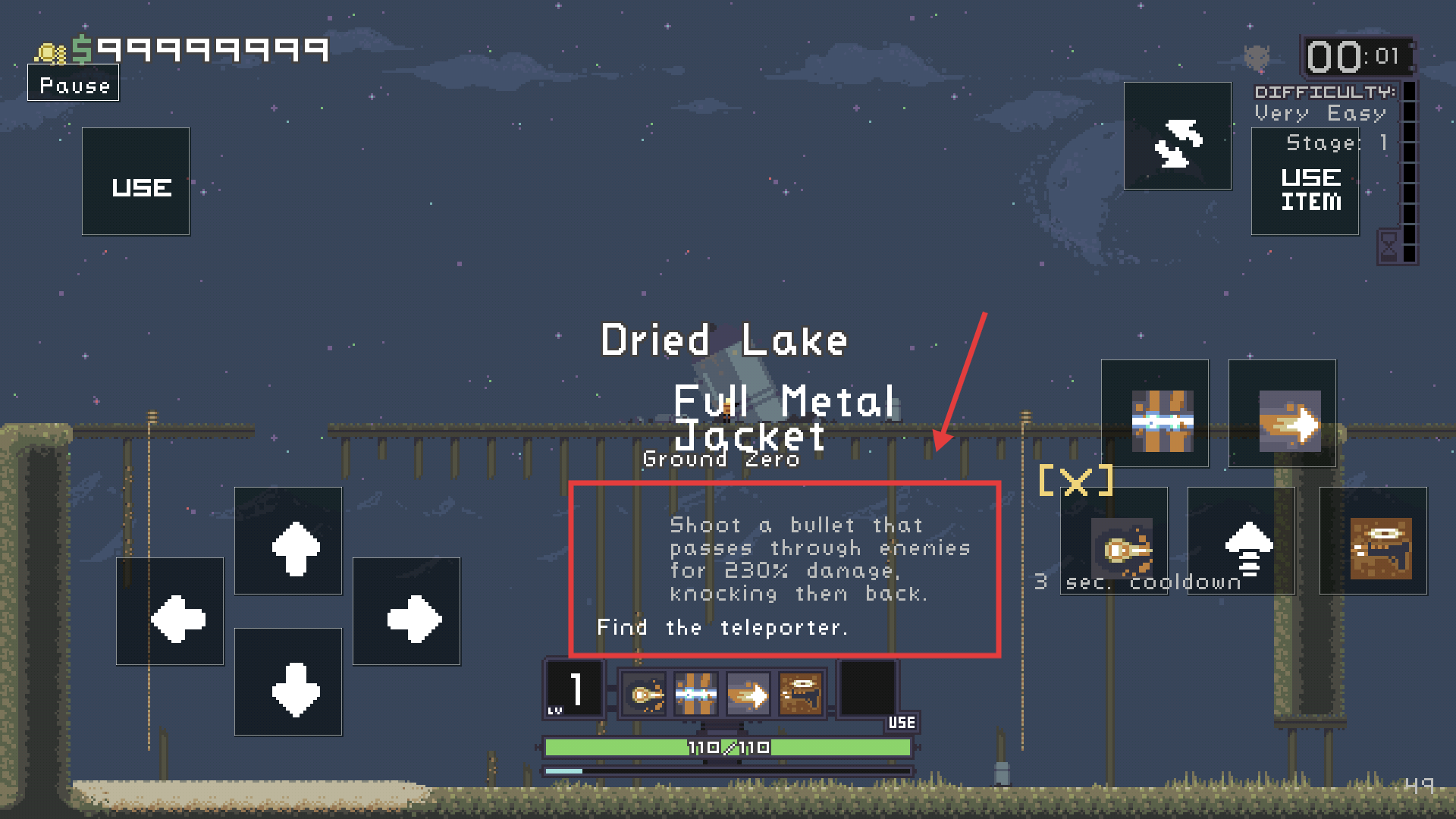Viewport: 1456px width, 819px height.
Task: Tap the left-side USE button
Action: (x=136, y=182)
